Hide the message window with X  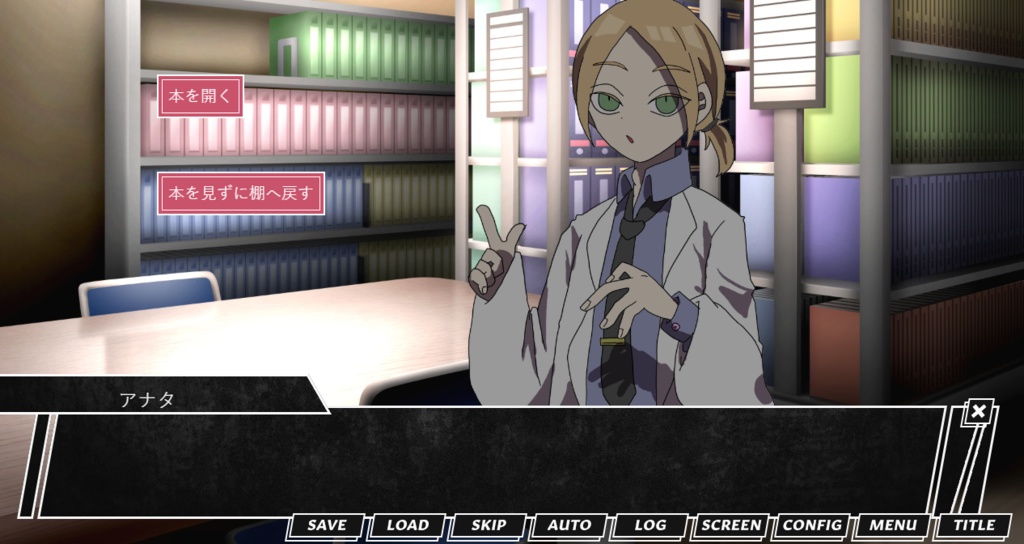[979, 411]
